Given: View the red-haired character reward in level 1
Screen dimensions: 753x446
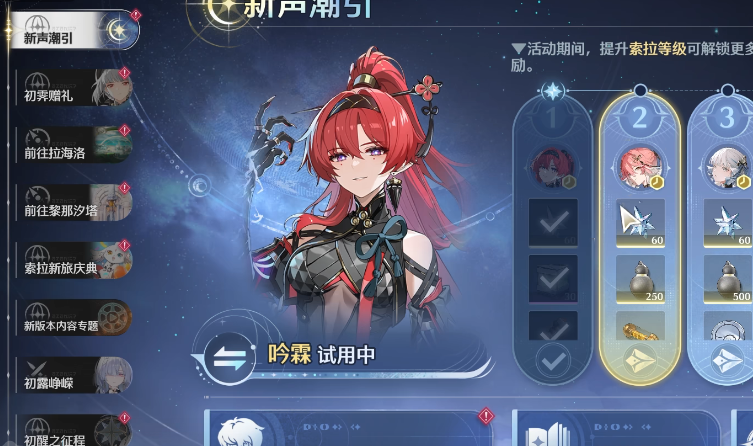Looking at the screenshot, I should click(x=553, y=167).
